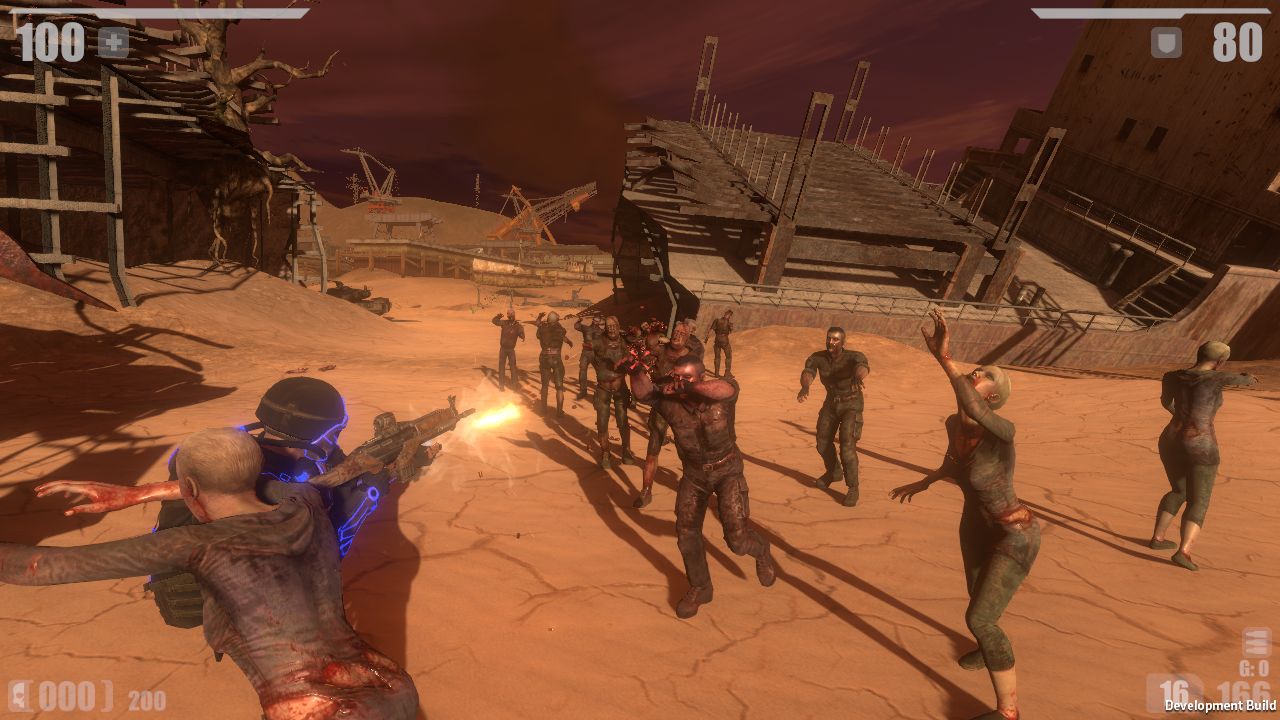The height and width of the screenshot is (720, 1280).
Task: Click the Development Build label
Action: [x=1218, y=705]
